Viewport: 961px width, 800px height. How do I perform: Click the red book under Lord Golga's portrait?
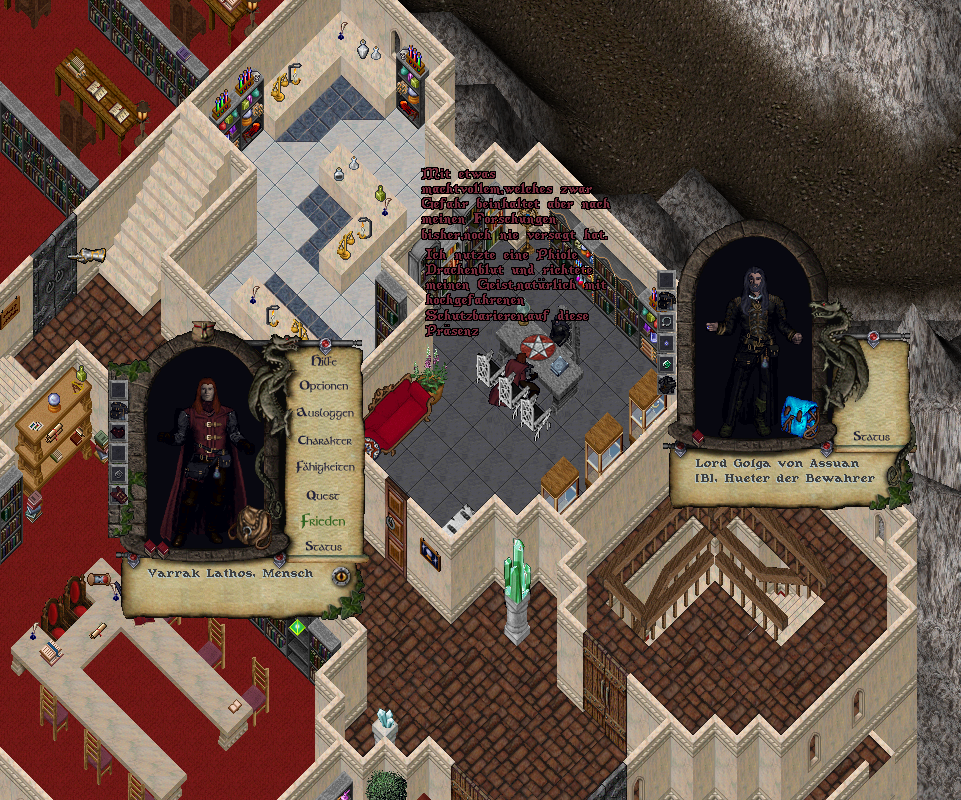click(696, 437)
